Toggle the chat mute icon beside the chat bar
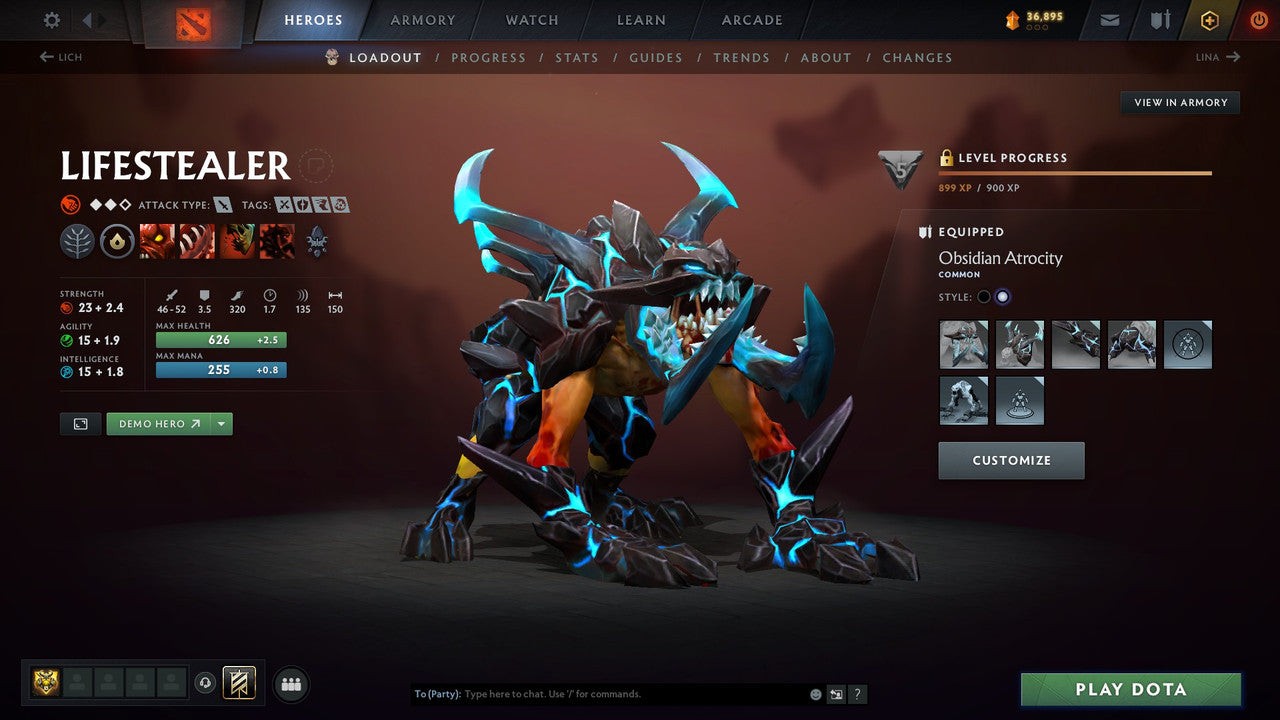The height and width of the screenshot is (720, 1280). (836, 693)
